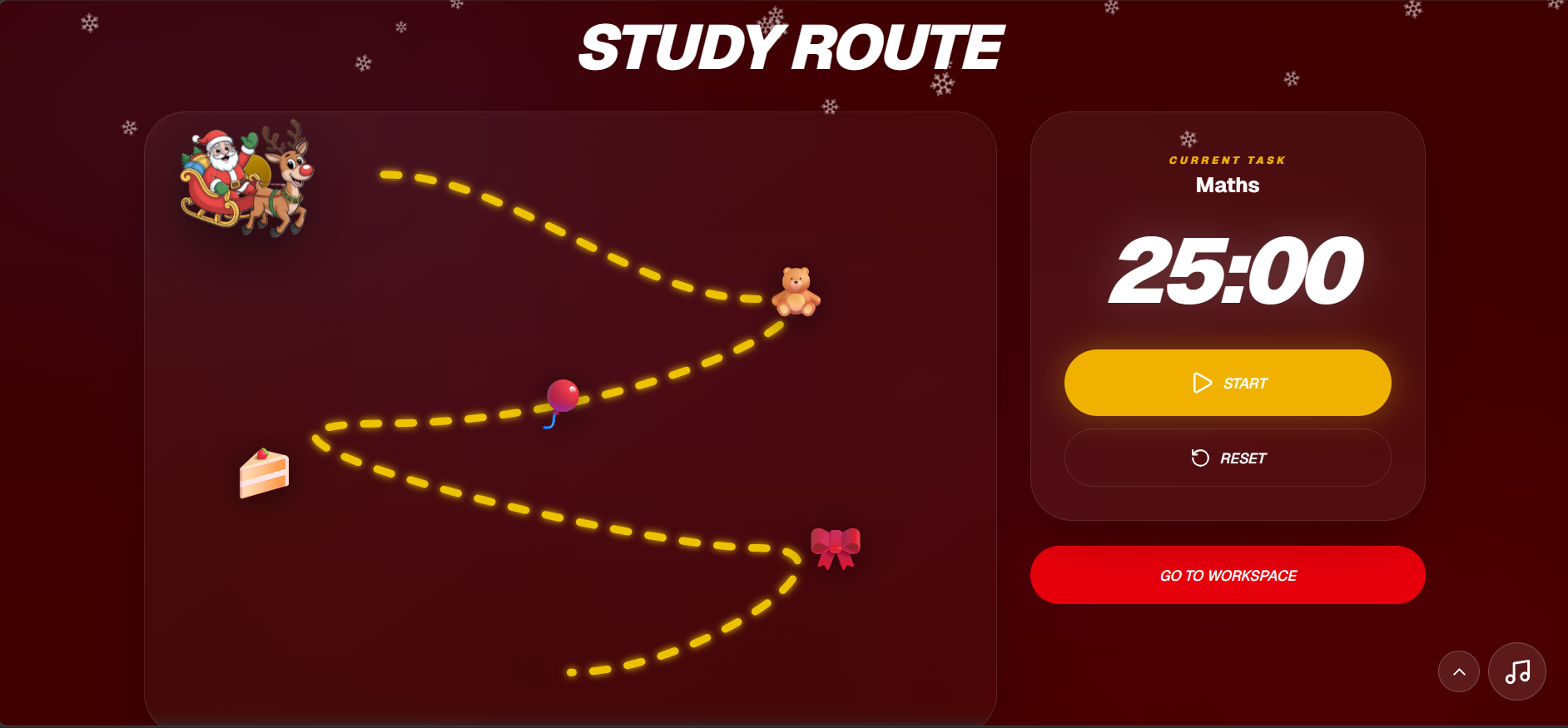Screen dimensions: 1568x728
Task: Select the red balloon route stop
Action: [562, 399]
